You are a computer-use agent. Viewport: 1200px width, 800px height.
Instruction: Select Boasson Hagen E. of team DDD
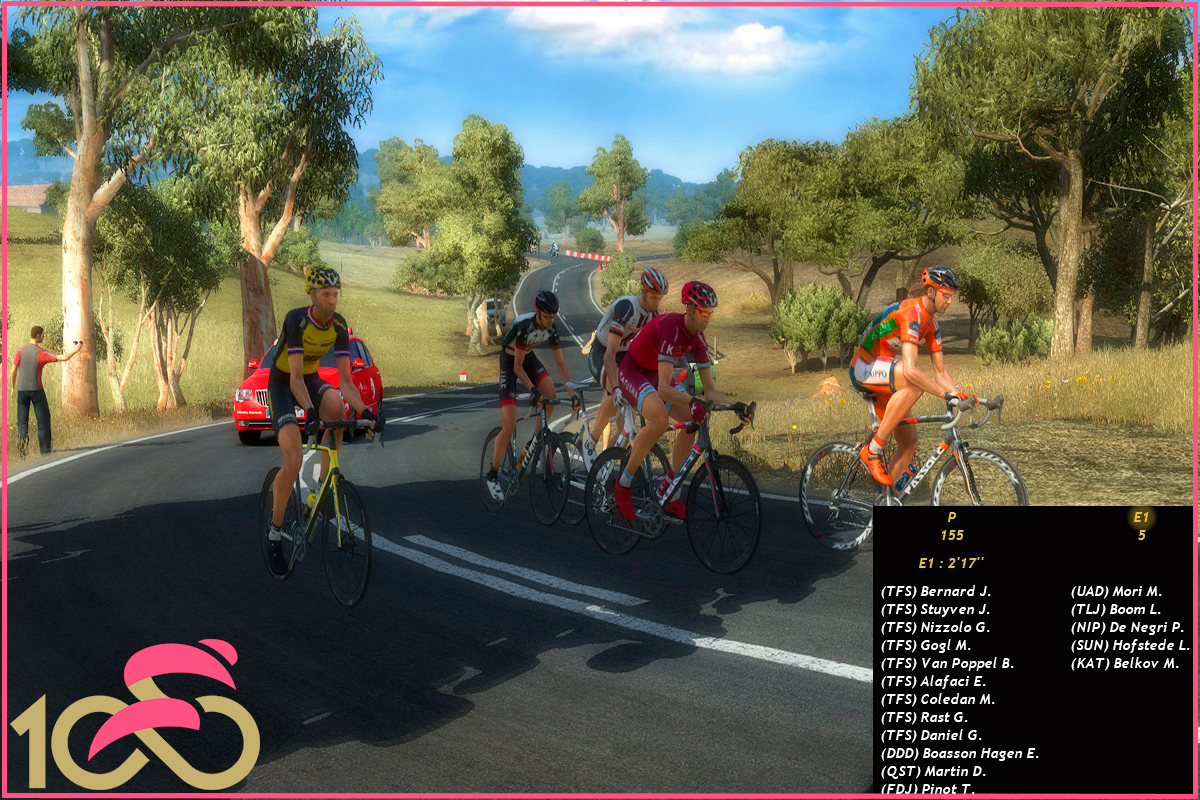[959, 753]
